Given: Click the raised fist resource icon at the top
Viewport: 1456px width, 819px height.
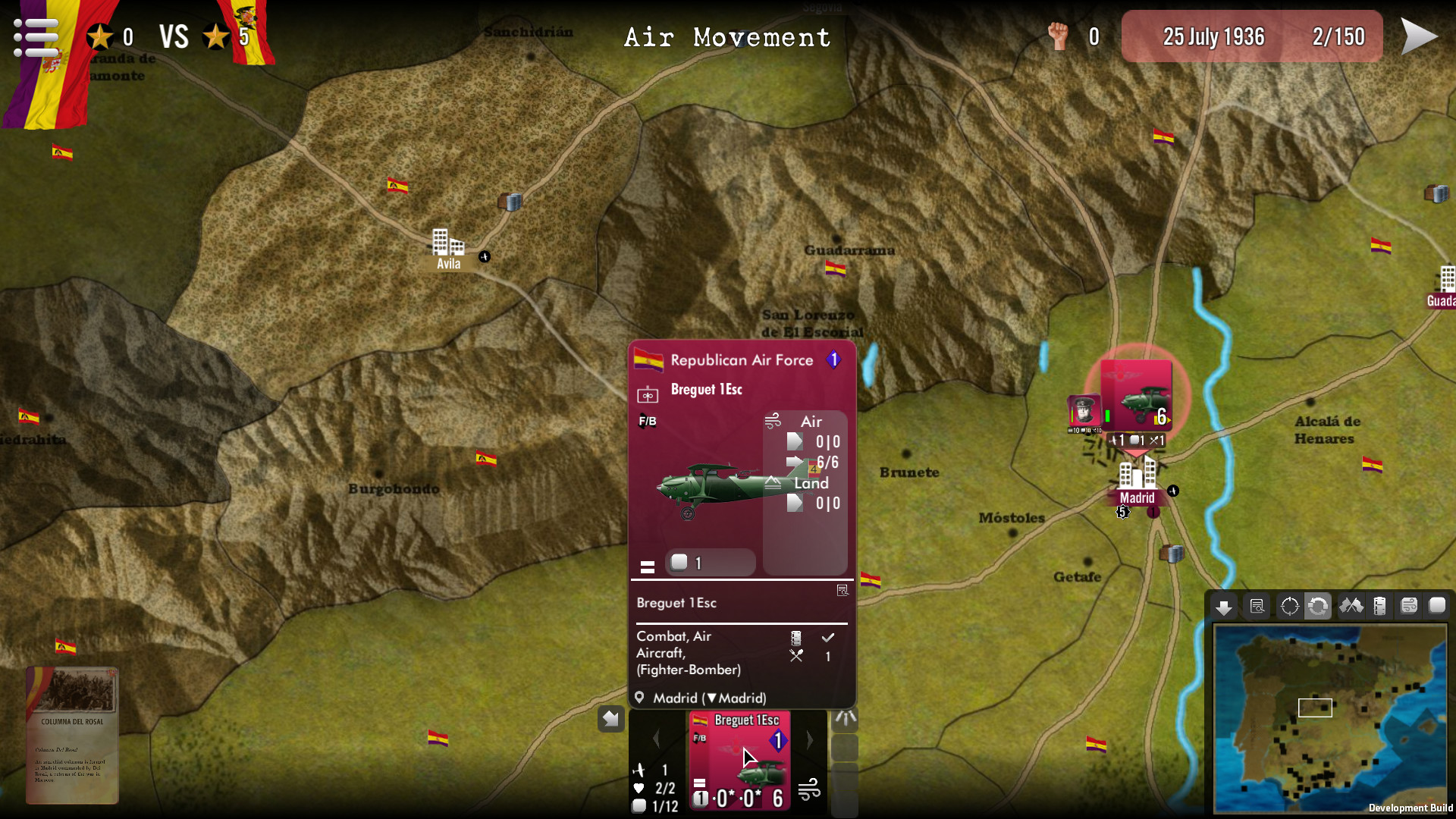Looking at the screenshot, I should [1057, 35].
